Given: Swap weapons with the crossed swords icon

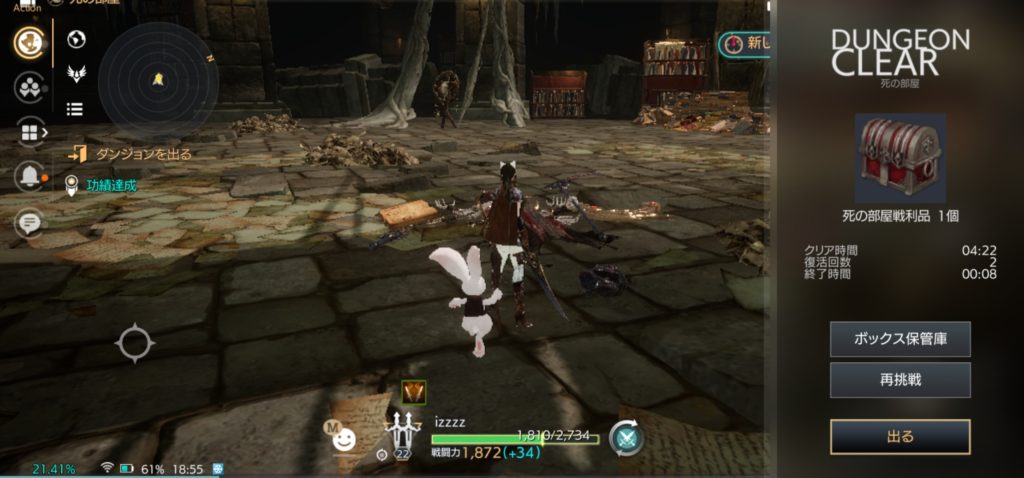Looking at the screenshot, I should (626, 437).
